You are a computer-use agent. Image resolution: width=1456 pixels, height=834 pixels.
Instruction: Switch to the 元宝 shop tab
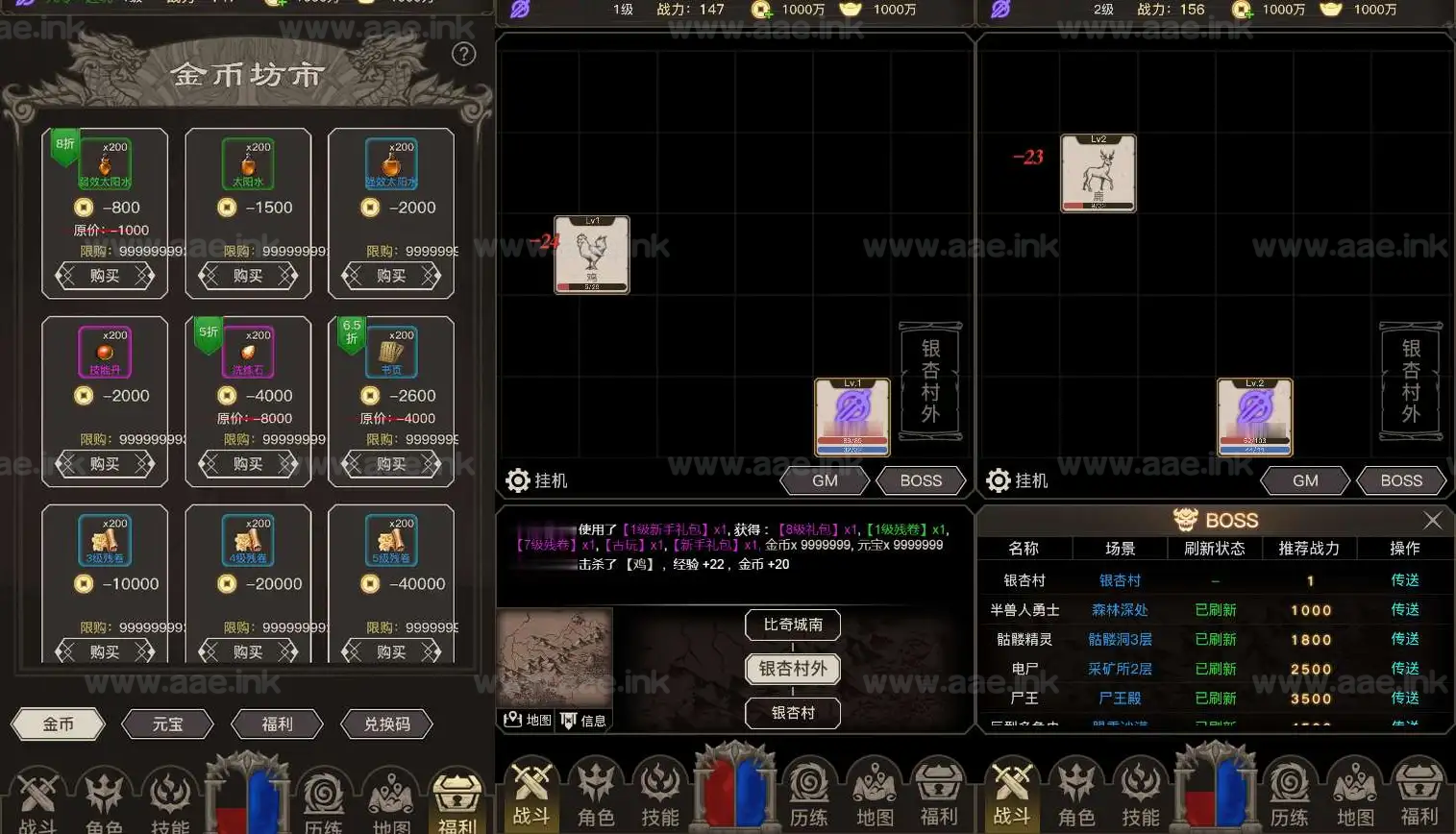point(167,724)
